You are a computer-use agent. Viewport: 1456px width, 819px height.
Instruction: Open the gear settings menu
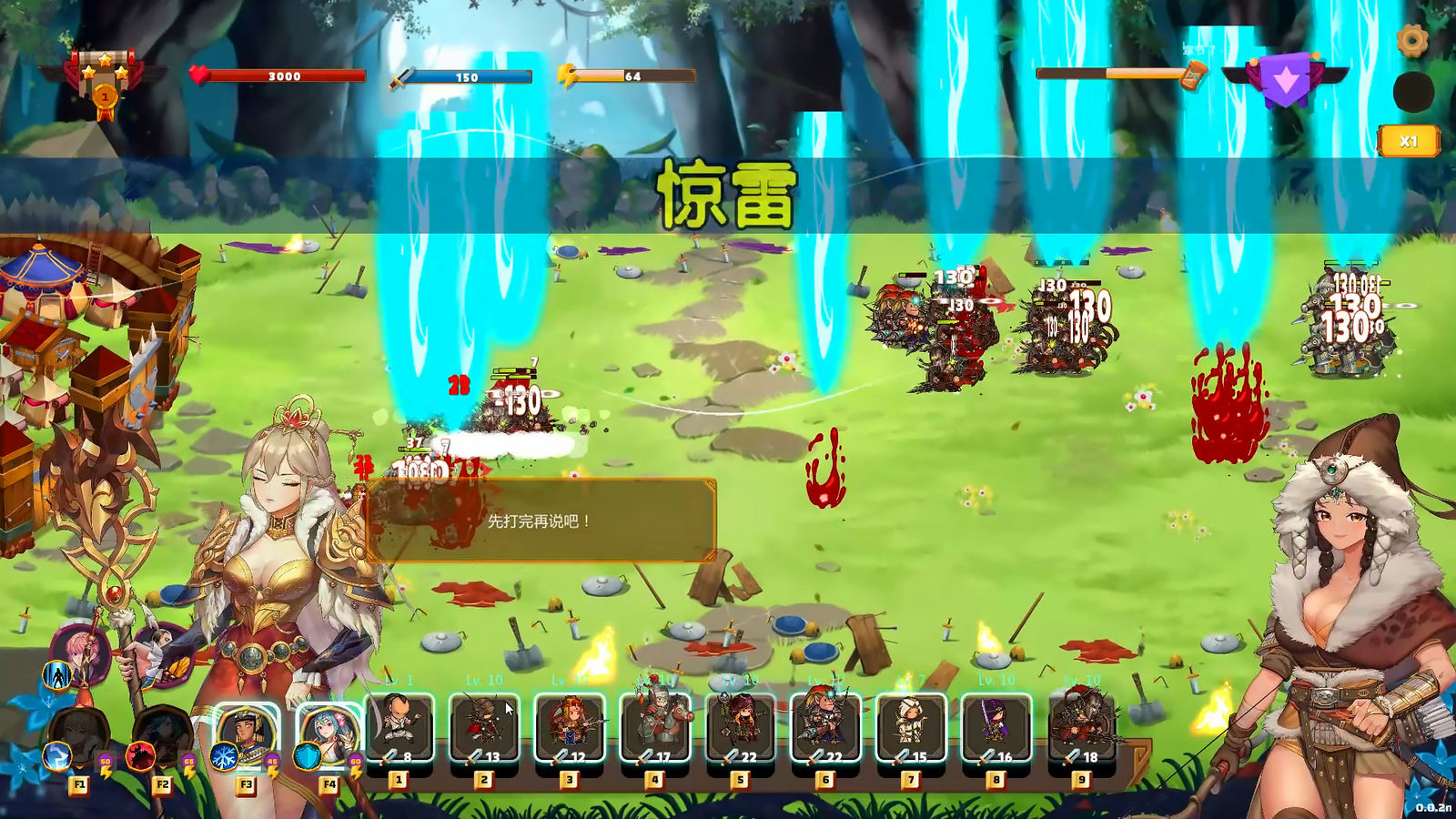pos(1411,40)
